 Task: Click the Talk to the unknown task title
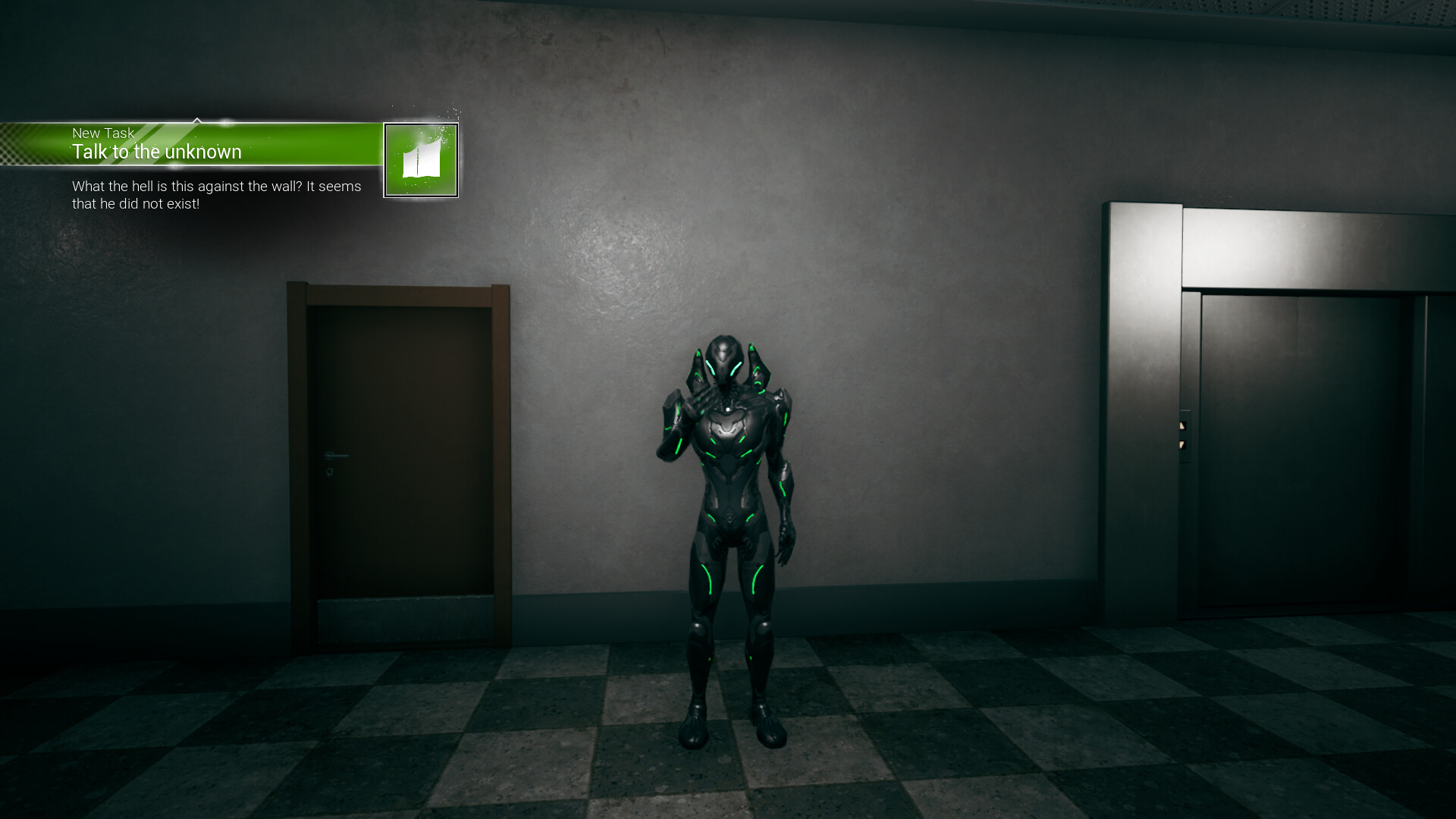click(157, 152)
